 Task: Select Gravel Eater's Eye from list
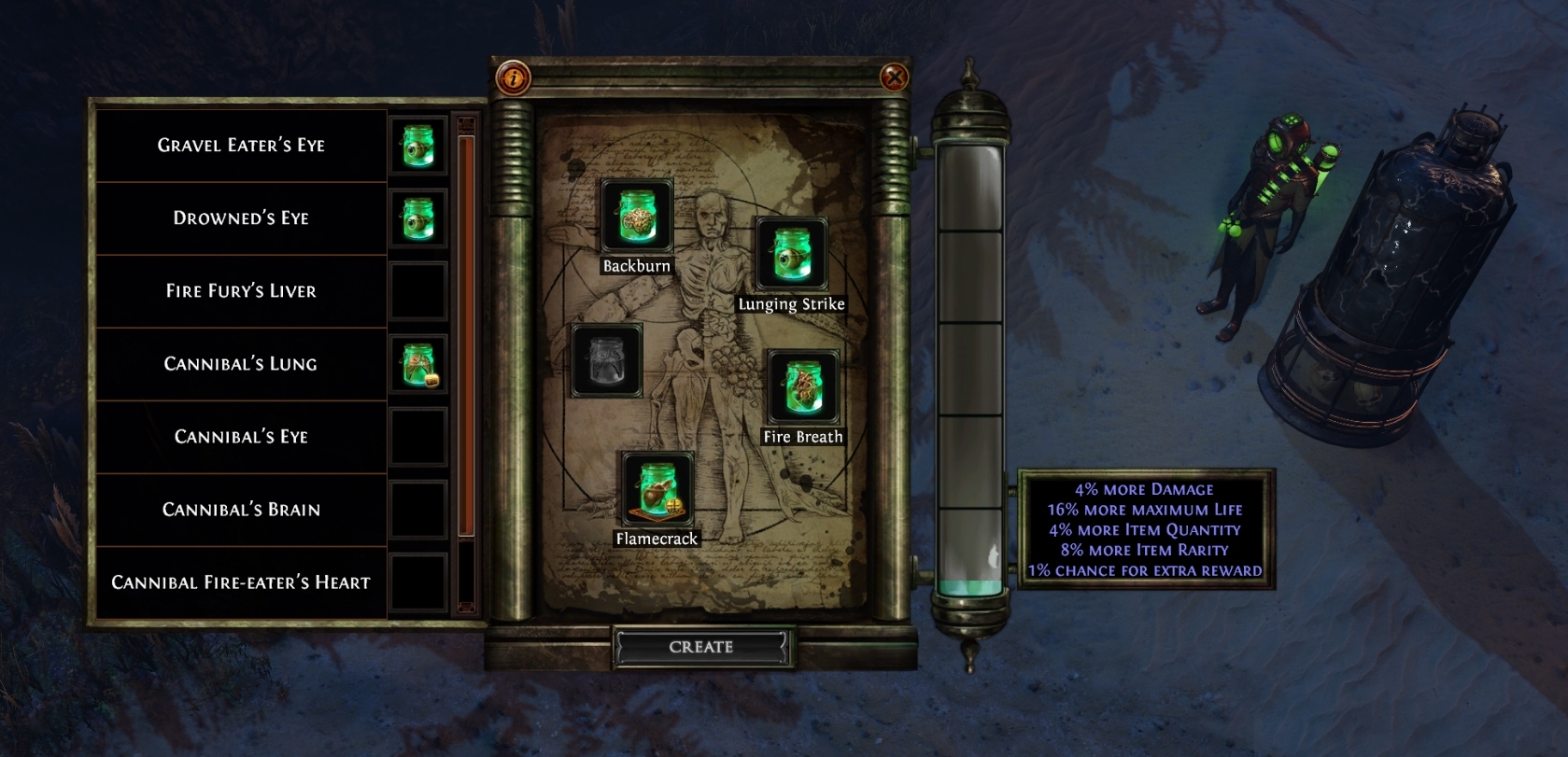(x=241, y=146)
